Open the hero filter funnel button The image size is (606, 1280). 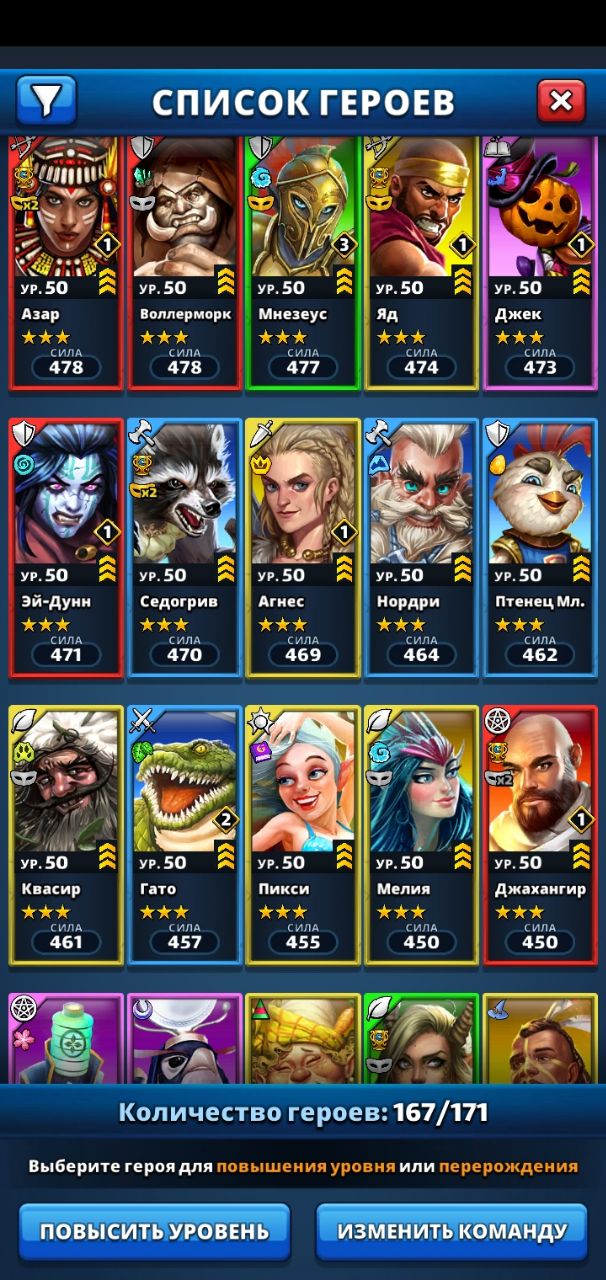46,100
